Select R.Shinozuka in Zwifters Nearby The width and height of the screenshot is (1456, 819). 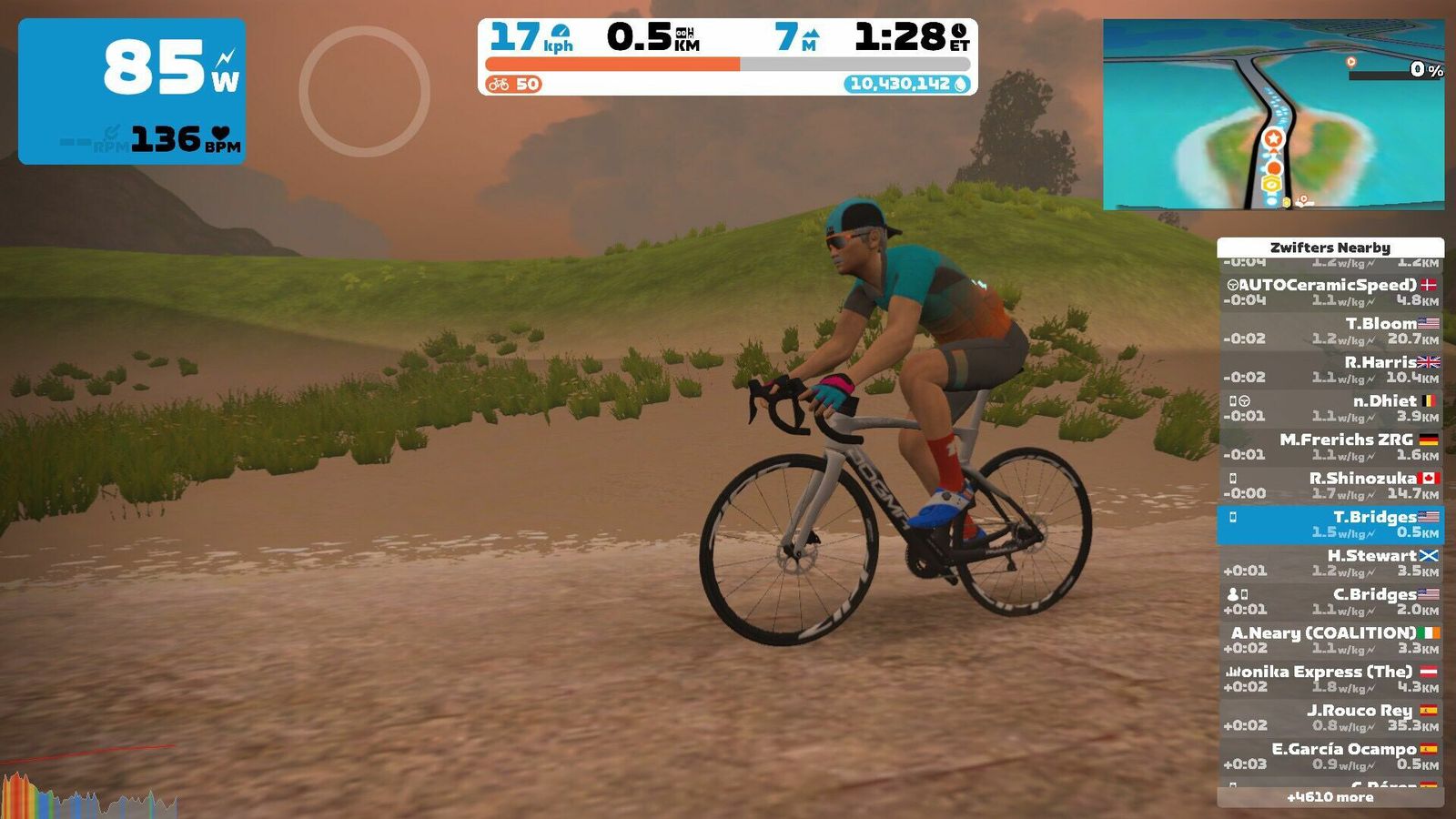pos(1330,486)
